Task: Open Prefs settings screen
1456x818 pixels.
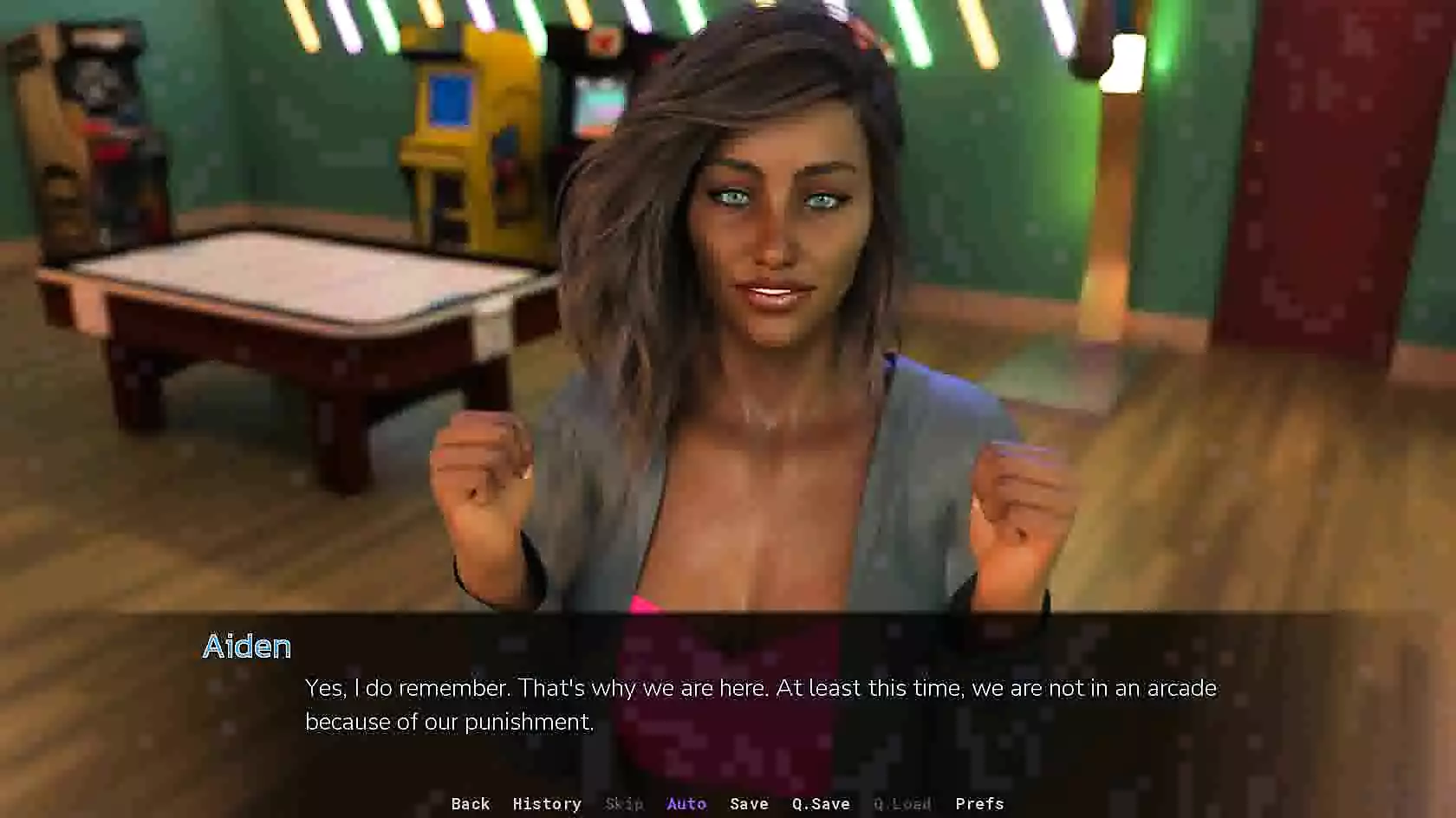Action: [x=979, y=804]
